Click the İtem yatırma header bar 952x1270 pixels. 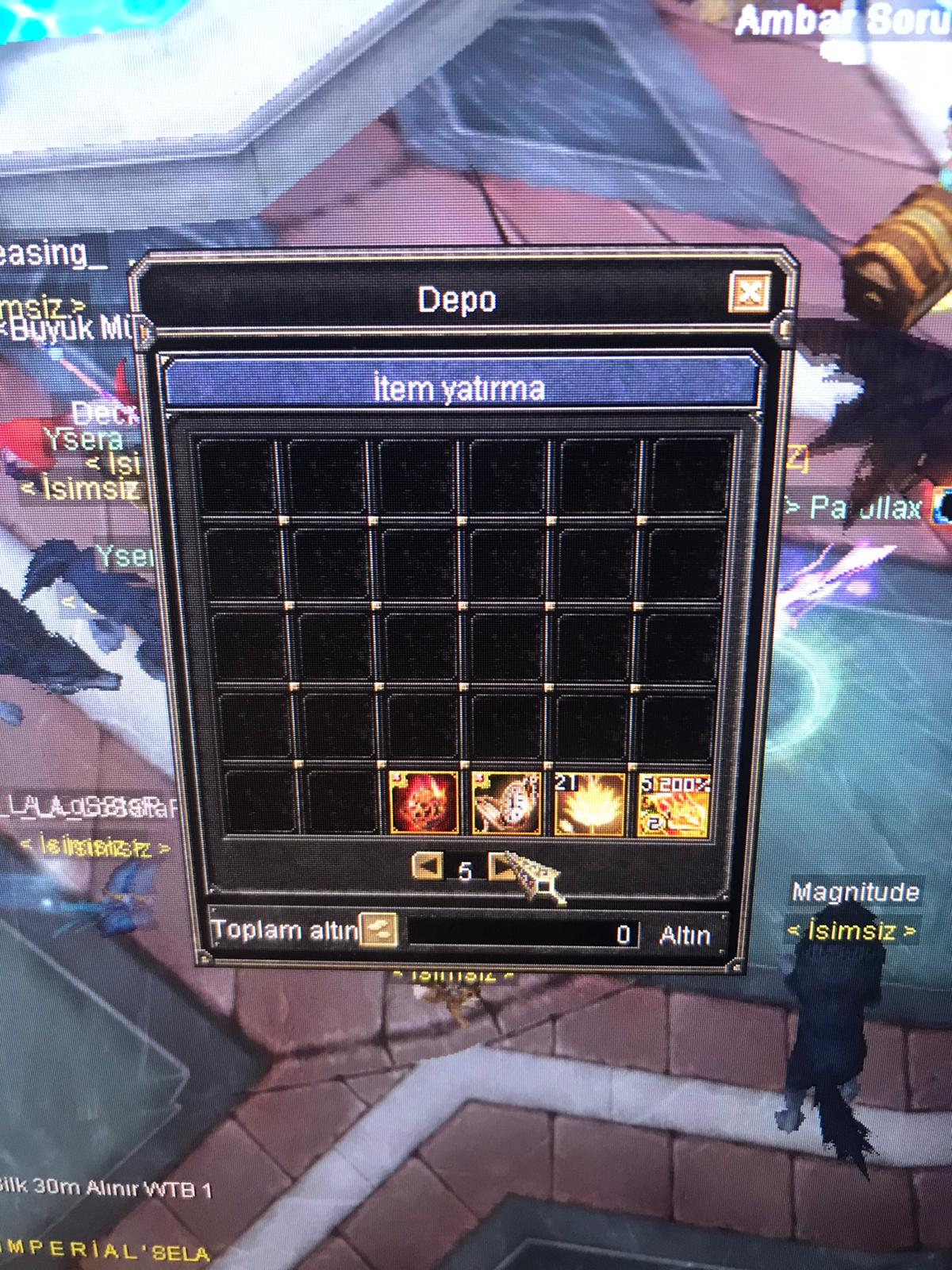point(460,388)
